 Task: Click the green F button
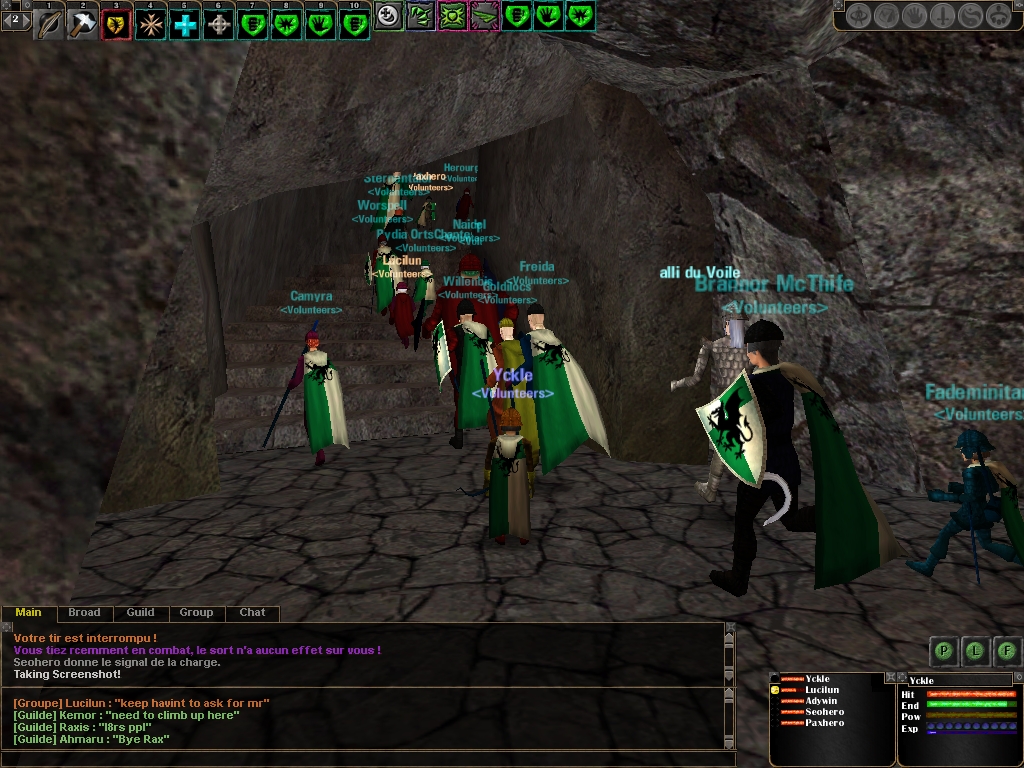click(x=1006, y=651)
